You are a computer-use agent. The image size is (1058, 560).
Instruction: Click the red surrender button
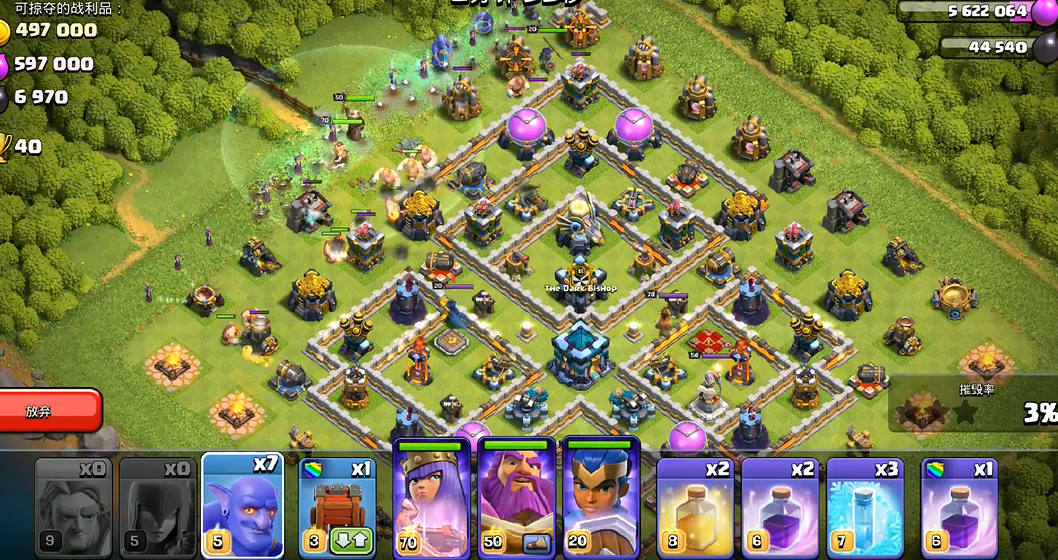(50, 411)
